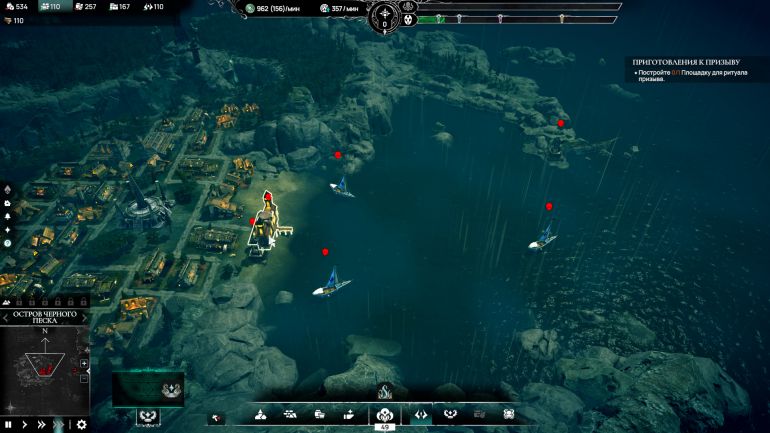Switch to the previous island with left arrow

point(6,318)
